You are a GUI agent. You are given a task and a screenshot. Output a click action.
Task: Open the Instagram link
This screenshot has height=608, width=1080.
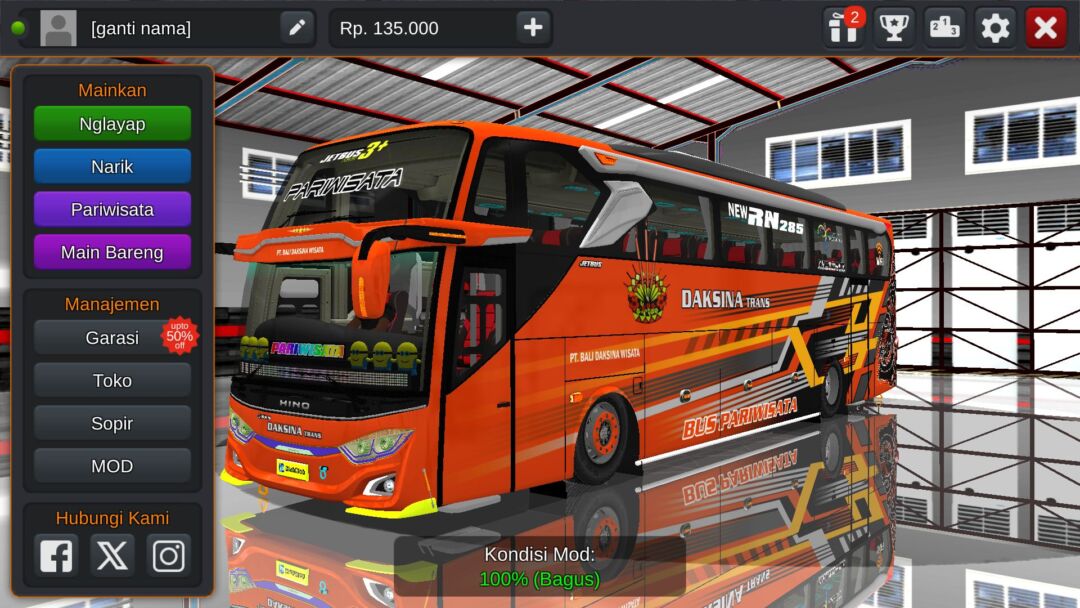pos(168,555)
